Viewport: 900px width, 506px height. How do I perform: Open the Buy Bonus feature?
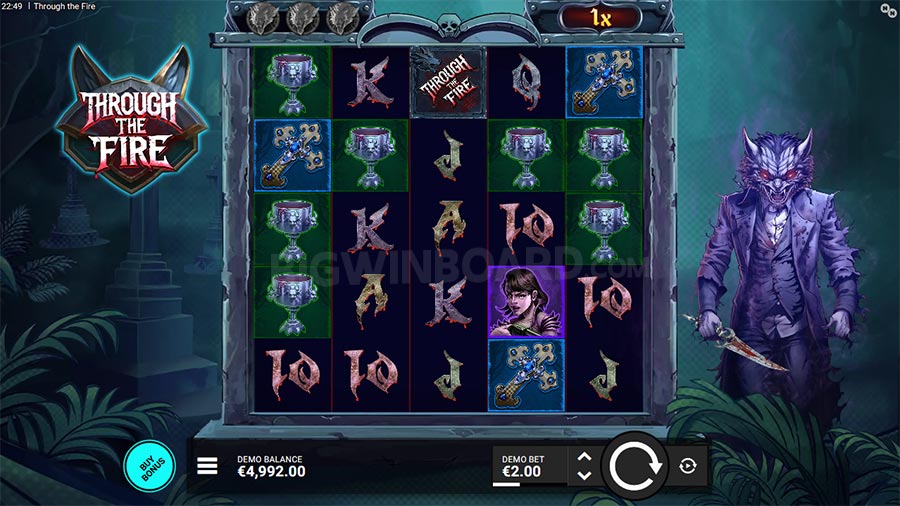(149, 466)
